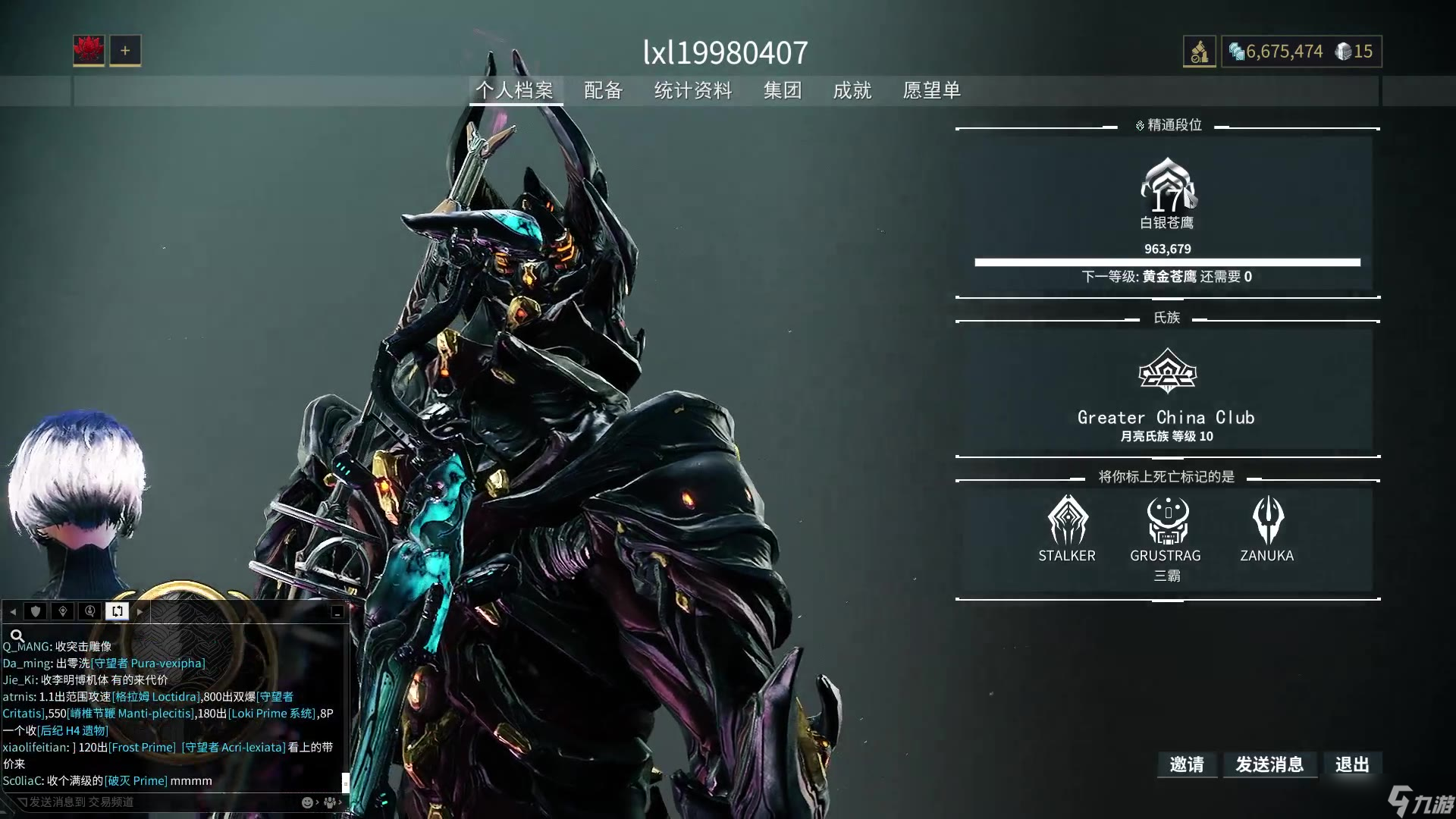
Task: Click the chat message input field
Action: 152,802
